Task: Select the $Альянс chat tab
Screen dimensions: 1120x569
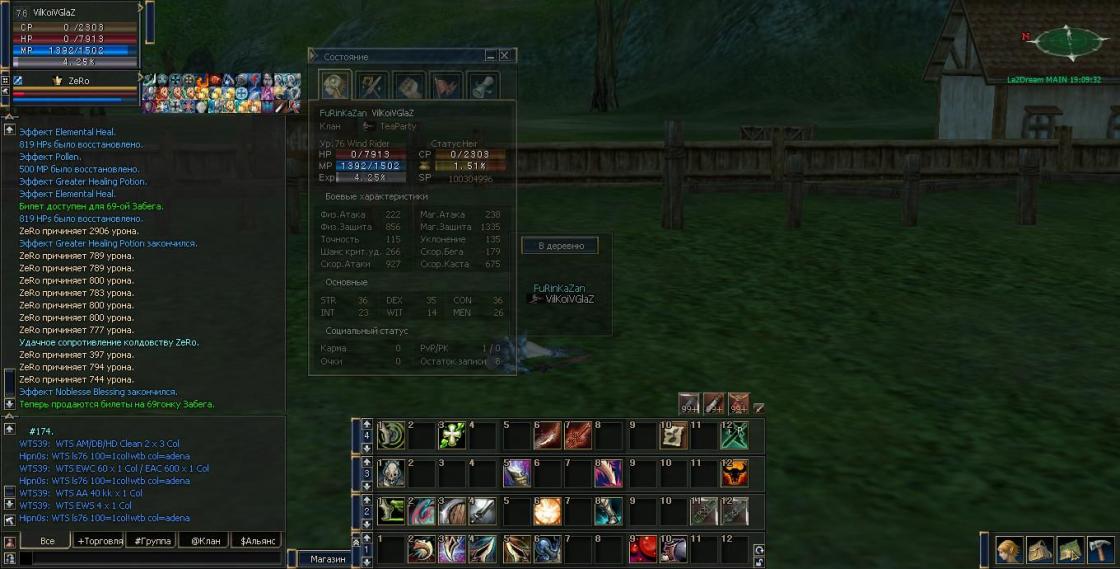Action: coord(257,541)
